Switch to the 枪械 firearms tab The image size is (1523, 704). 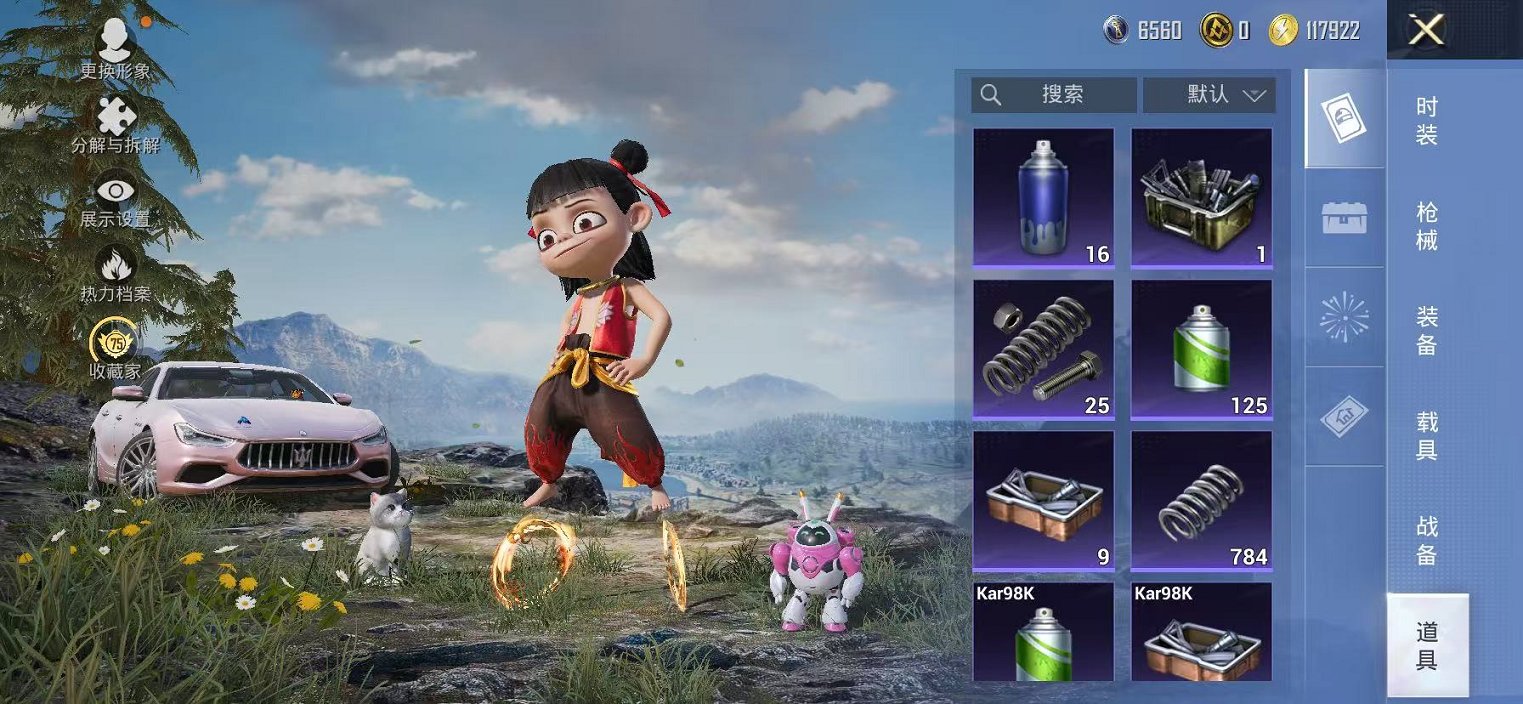click(1427, 226)
